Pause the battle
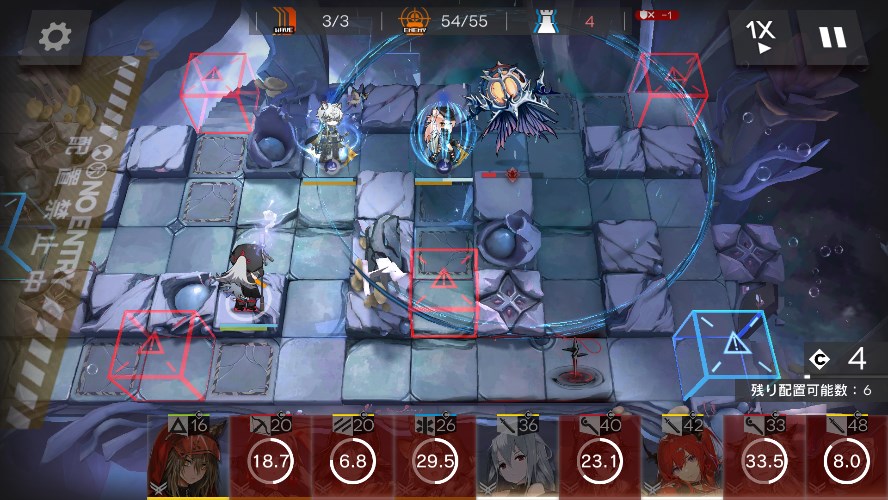 click(x=832, y=37)
